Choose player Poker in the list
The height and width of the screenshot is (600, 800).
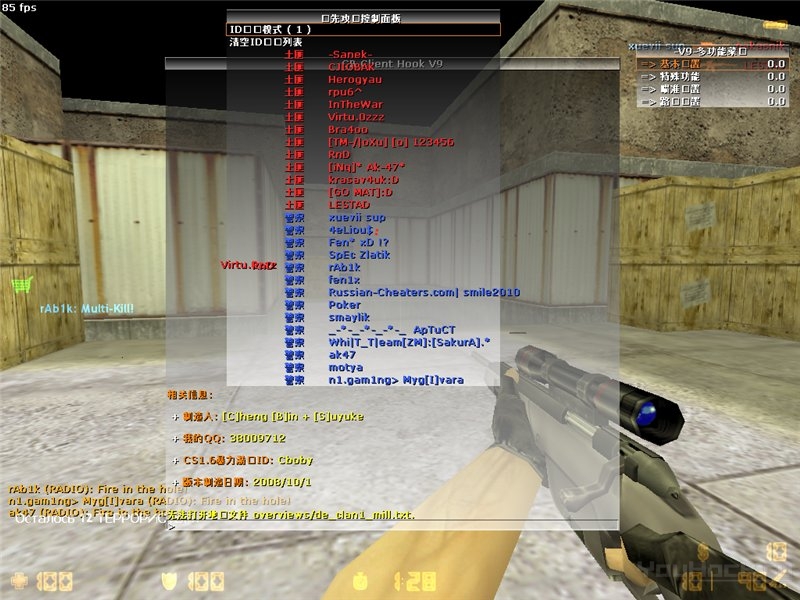(x=345, y=305)
